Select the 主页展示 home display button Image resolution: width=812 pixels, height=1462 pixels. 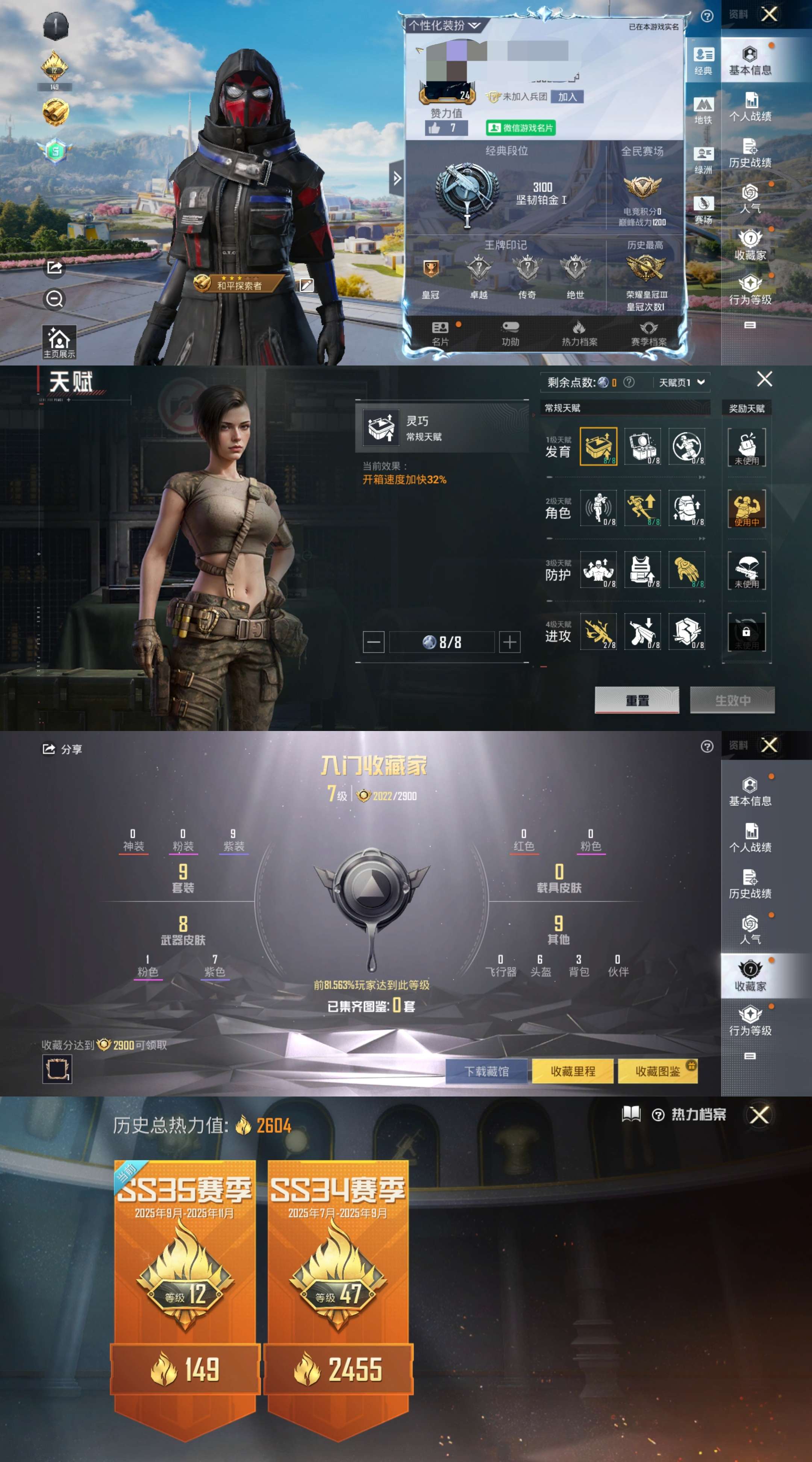click(x=59, y=342)
